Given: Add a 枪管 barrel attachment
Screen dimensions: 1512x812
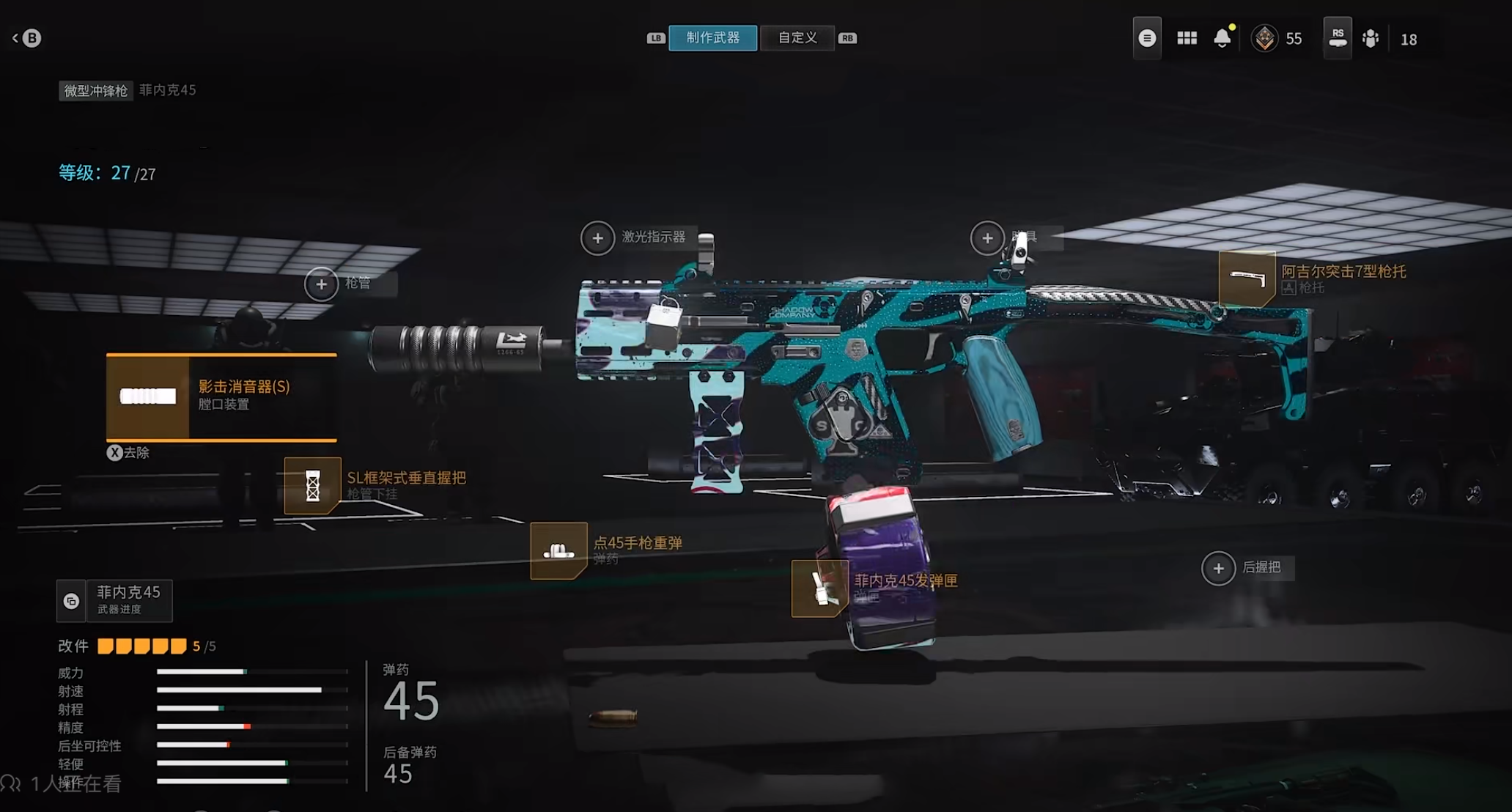Looking at the screenshot, I should [x=322, y=284].
